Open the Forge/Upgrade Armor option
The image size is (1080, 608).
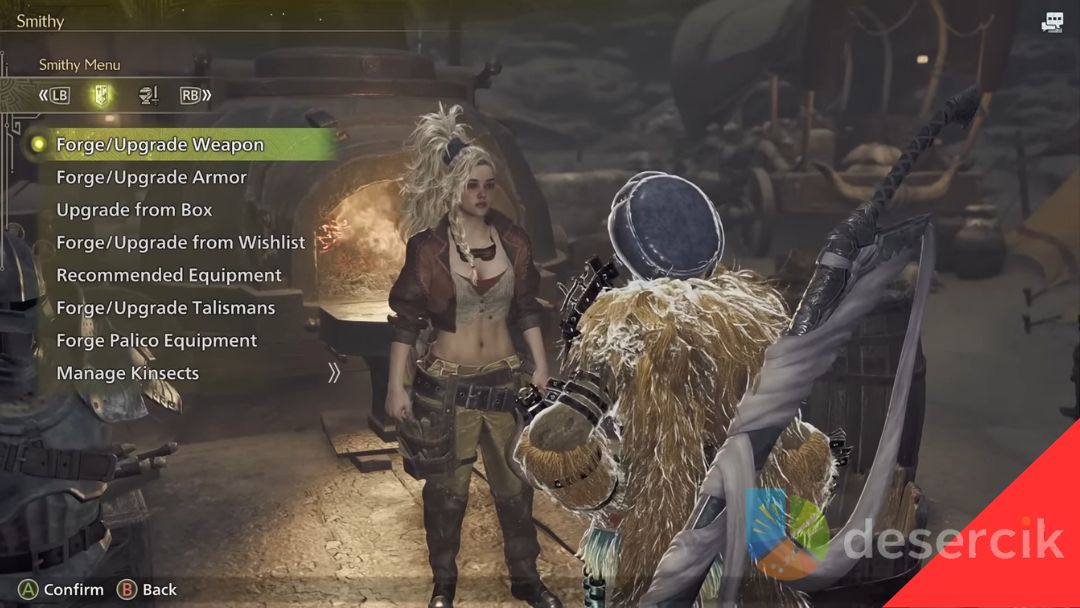(x=151, y=178)
